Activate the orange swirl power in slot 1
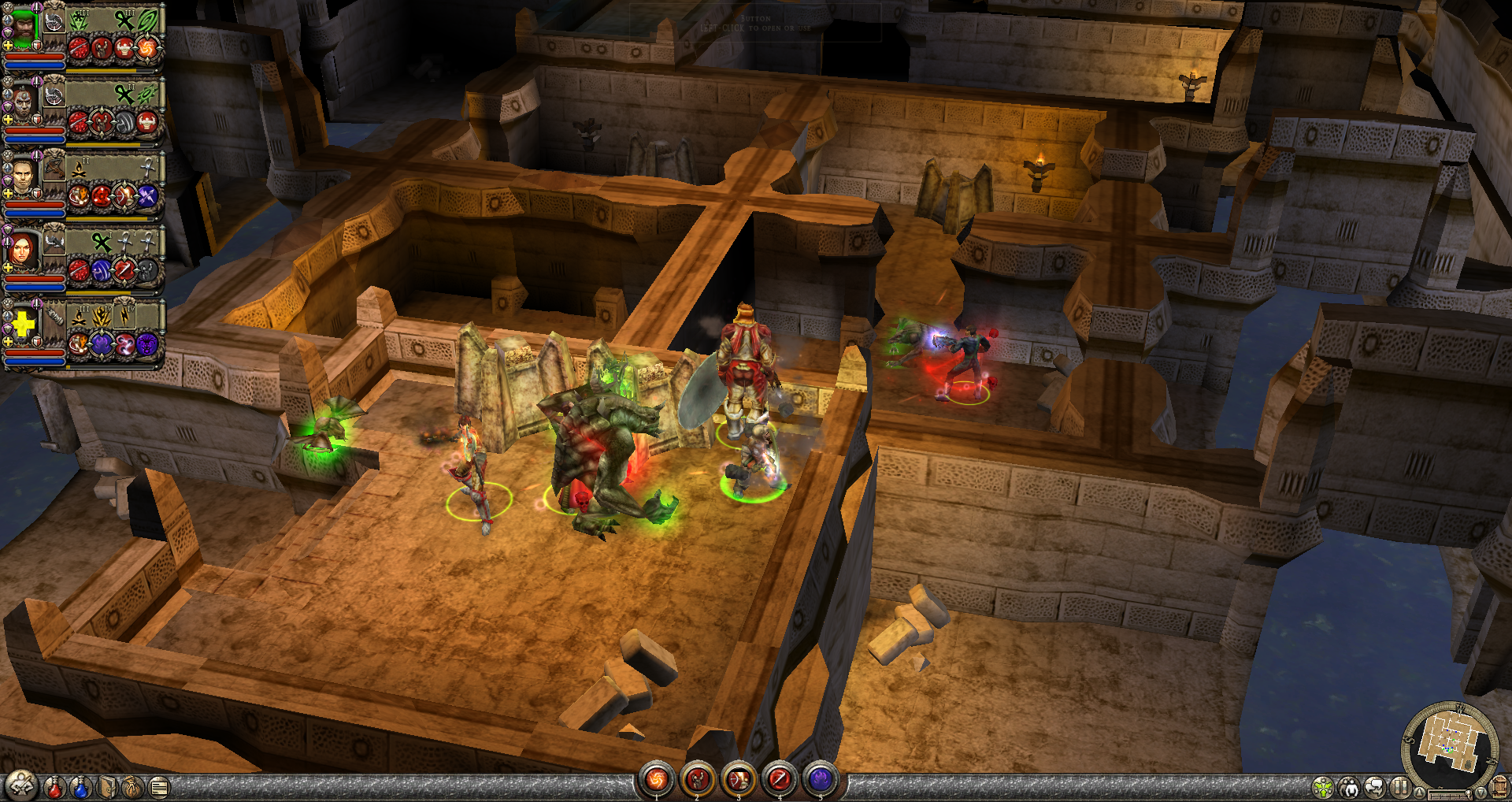Screen dimensions: 1512x802 pyautogui.click(x=656, y=780)
